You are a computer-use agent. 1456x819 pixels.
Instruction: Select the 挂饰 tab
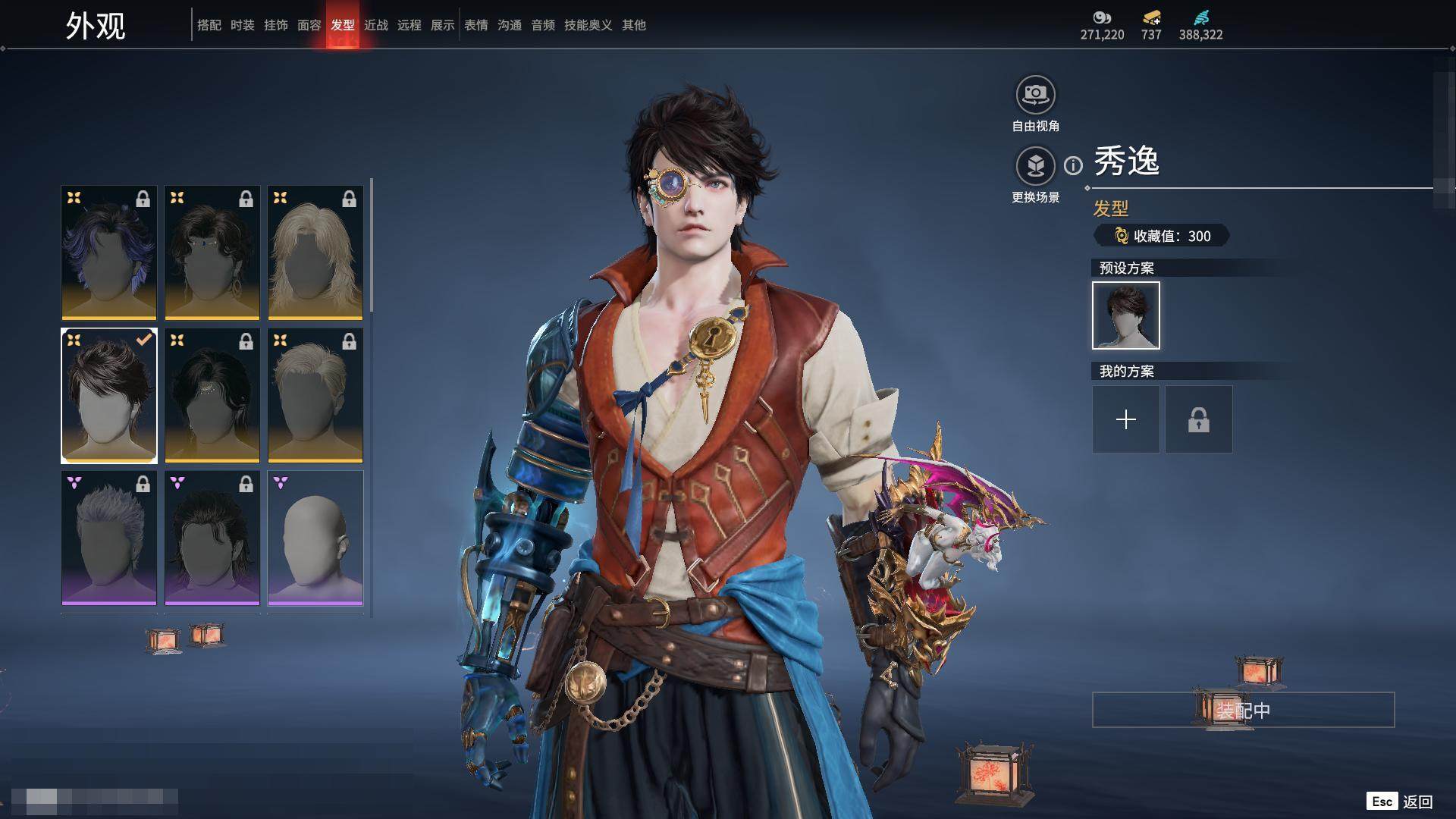276,25
